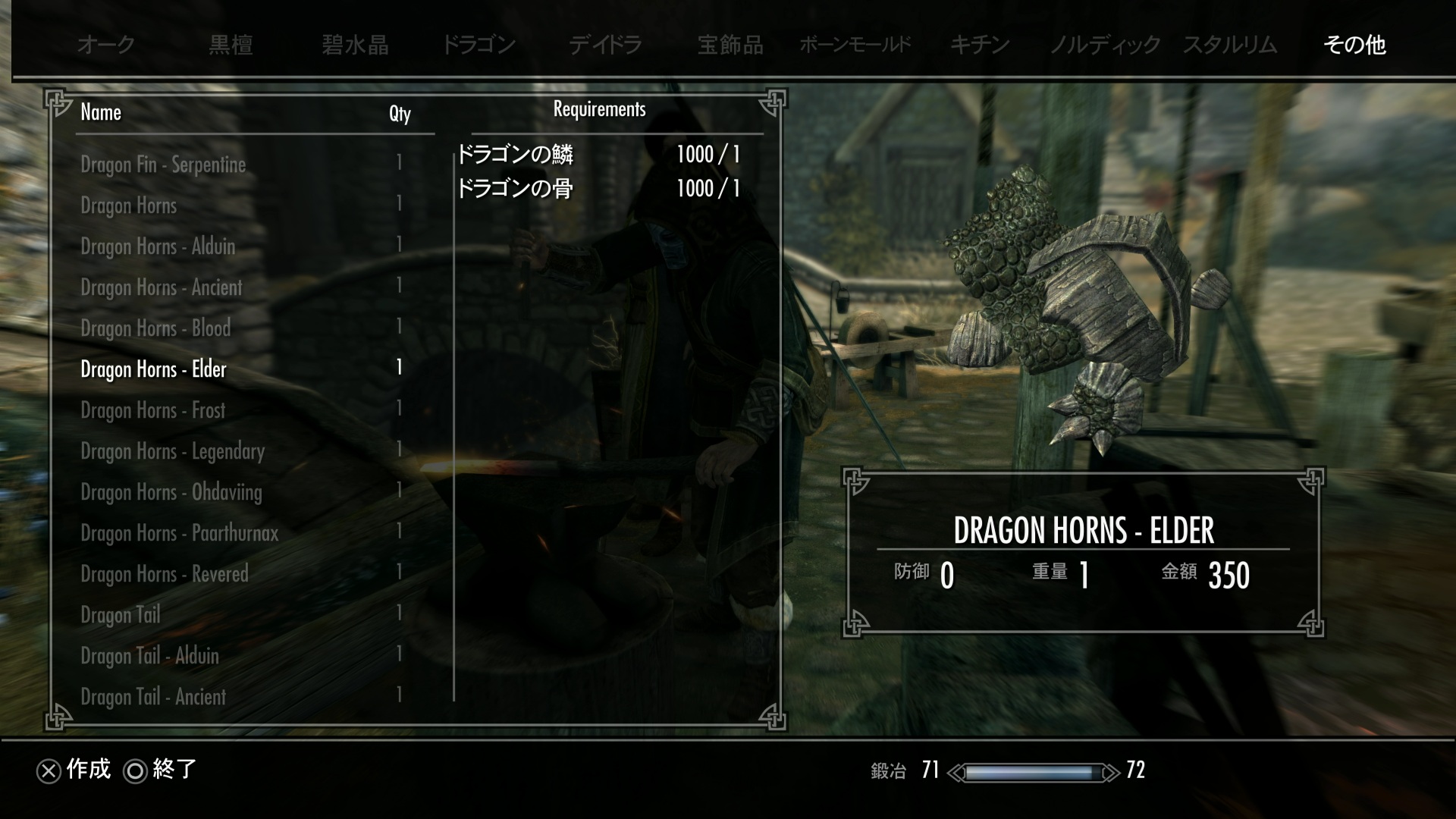The height and width of the screenshot is (819, 1456).
Task: Choose the Dragon Horns - Revered recipe
Action: pyautogui.click(x=165, y=574)
